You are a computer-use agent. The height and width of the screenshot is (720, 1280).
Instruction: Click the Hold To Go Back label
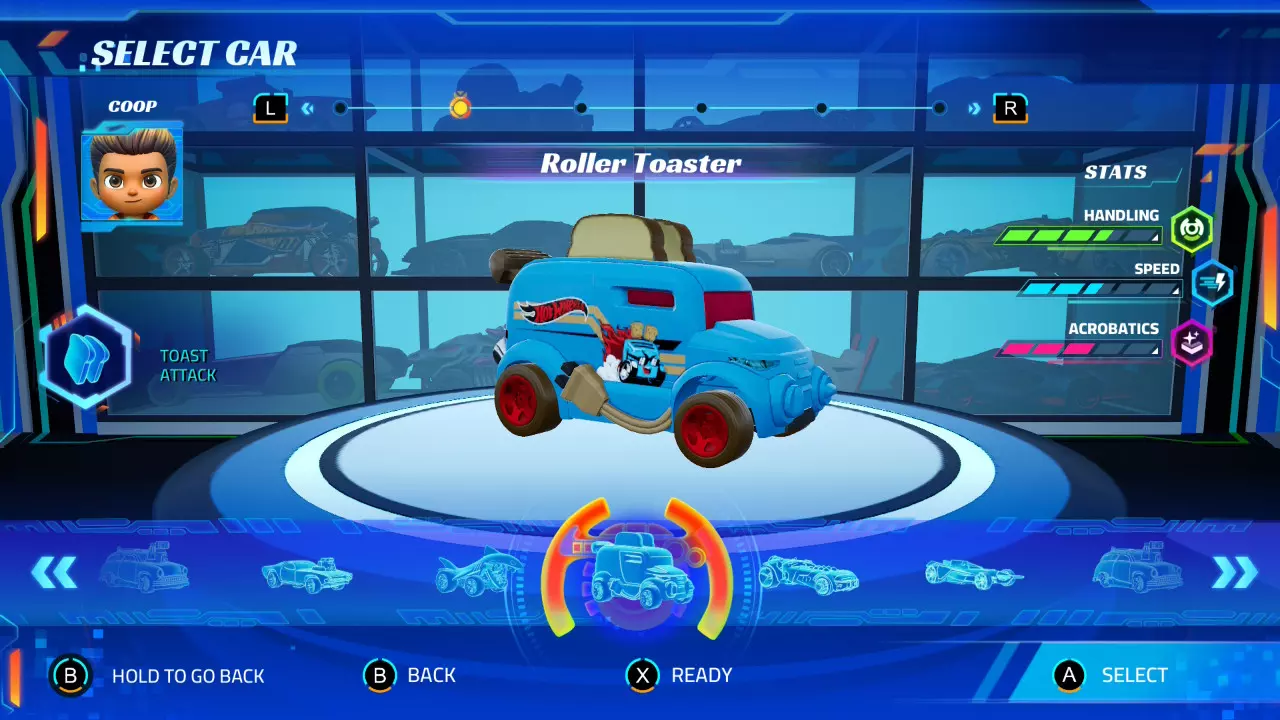coord(188,676)
